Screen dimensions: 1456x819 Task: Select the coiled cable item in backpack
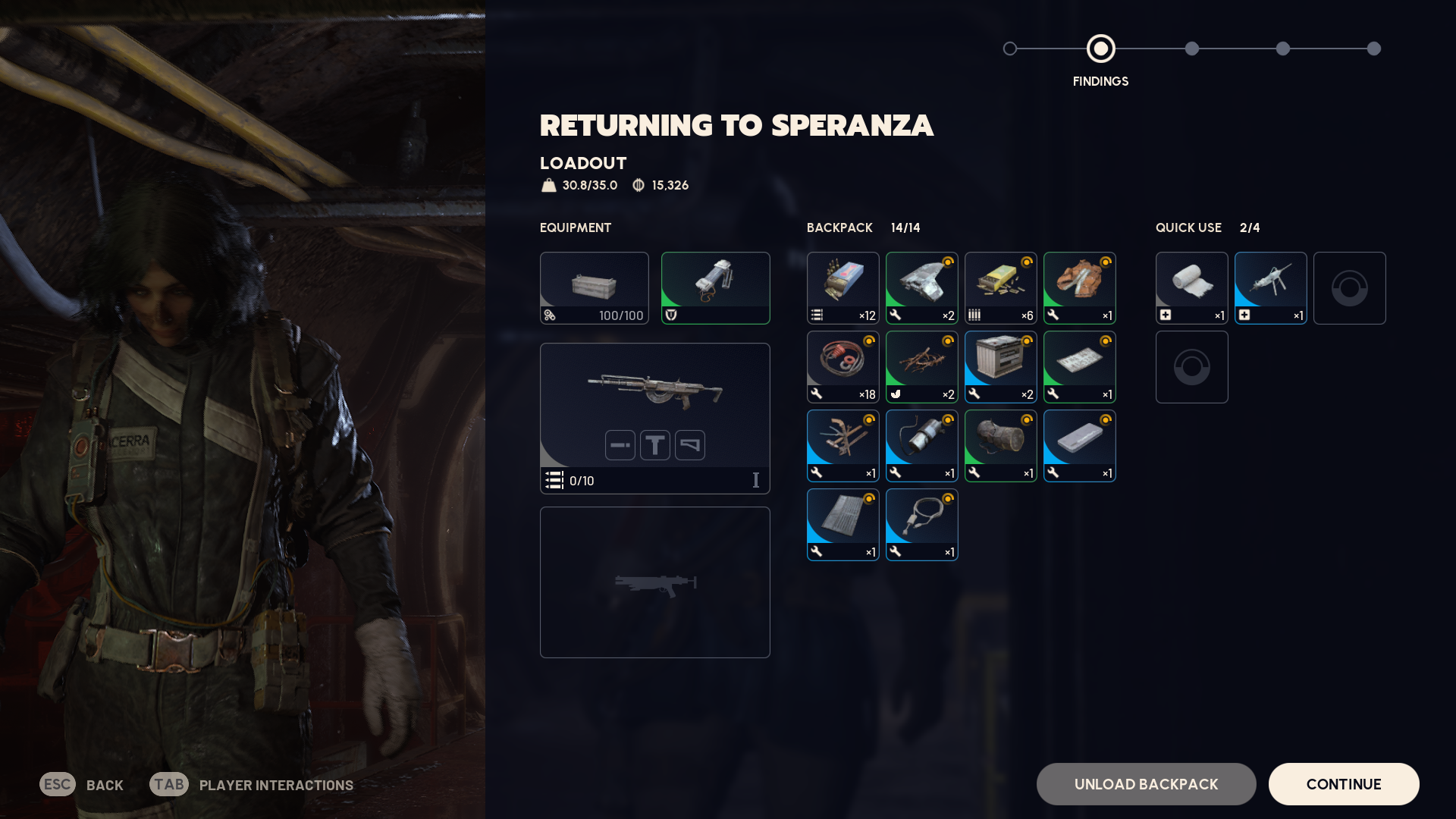[921, 525]
